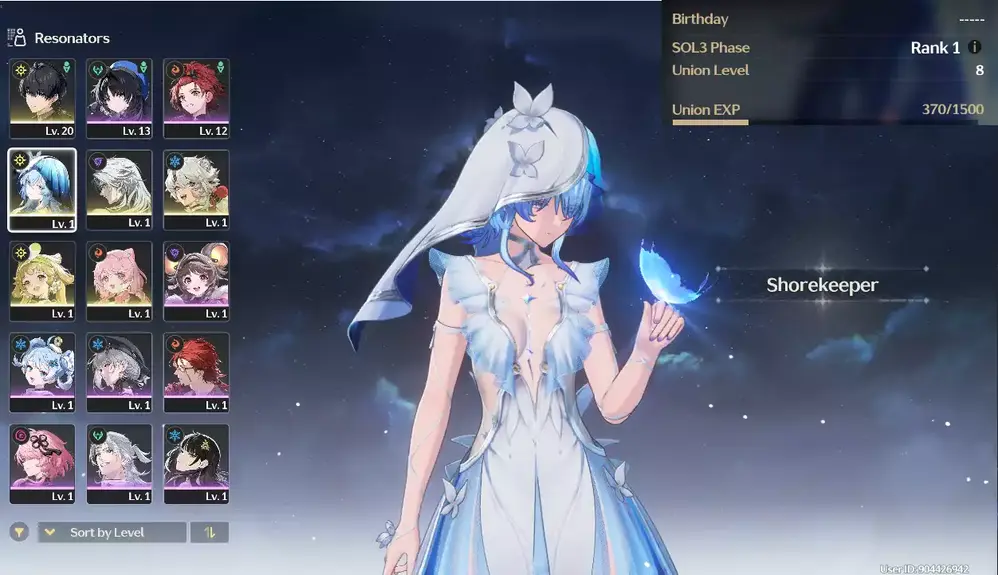998x575 pixels.
Task: Select the Lv. 12 red-haired resonator
Action: click(x=196, y=97)
